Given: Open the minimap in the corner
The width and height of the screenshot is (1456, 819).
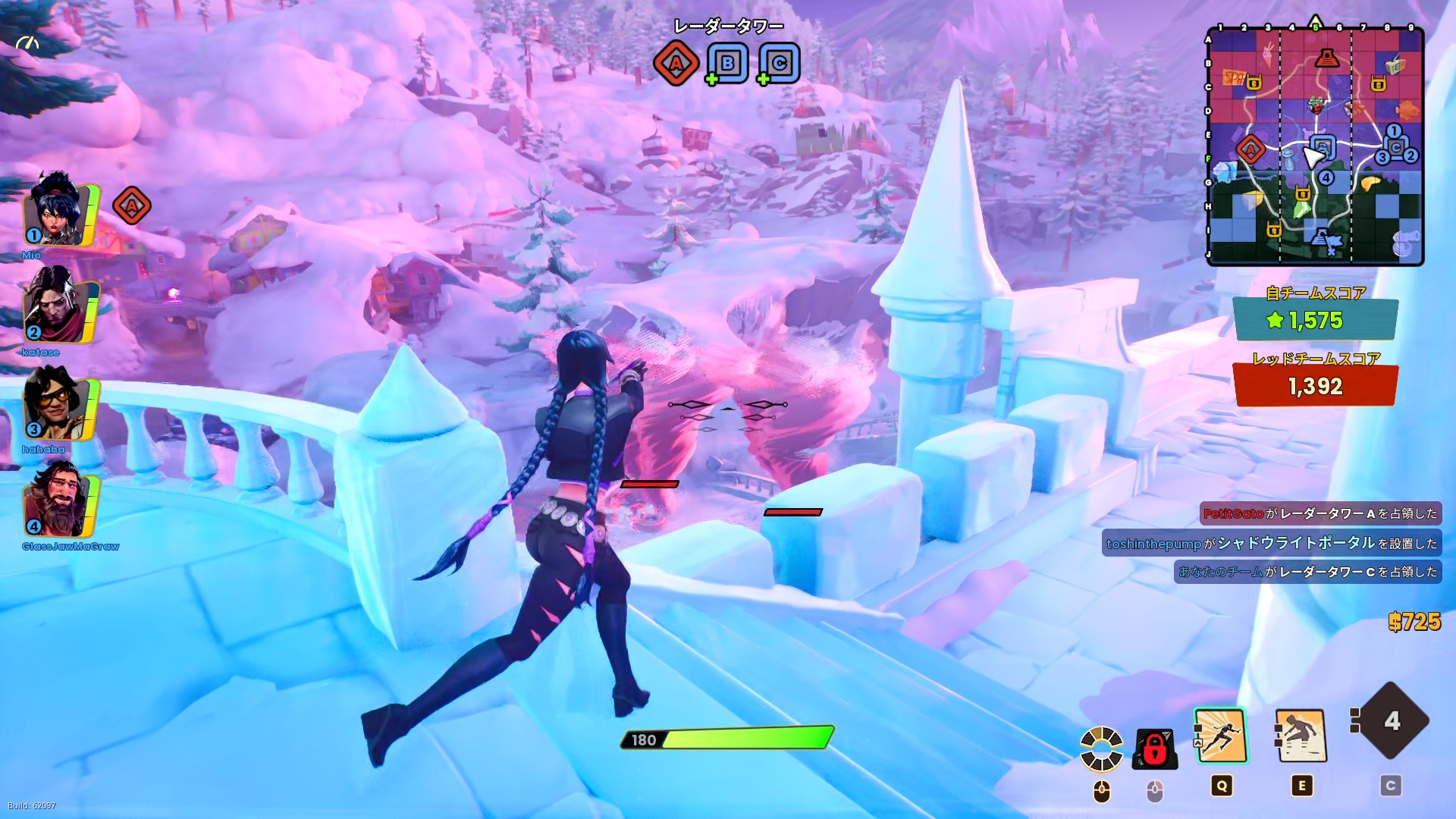Looking at the screenshot, I should coord(1315,147).
